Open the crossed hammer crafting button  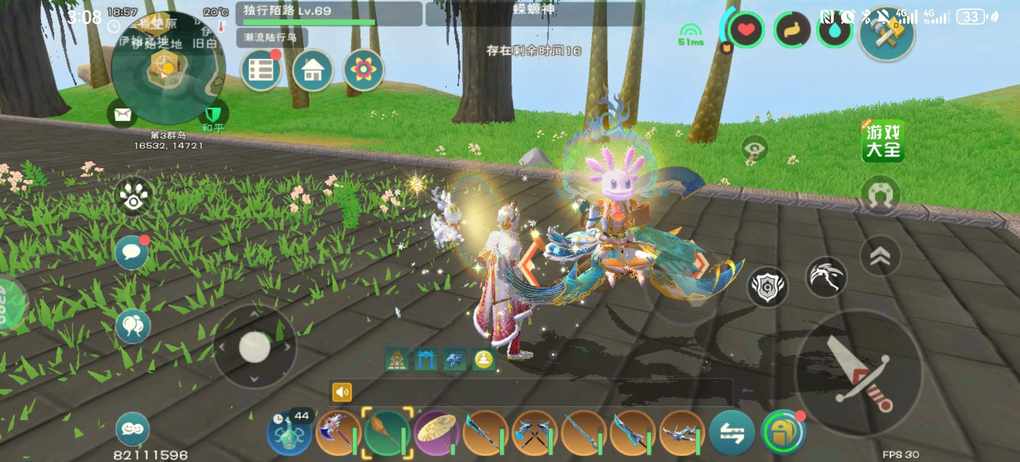click(x=887, y=34)
